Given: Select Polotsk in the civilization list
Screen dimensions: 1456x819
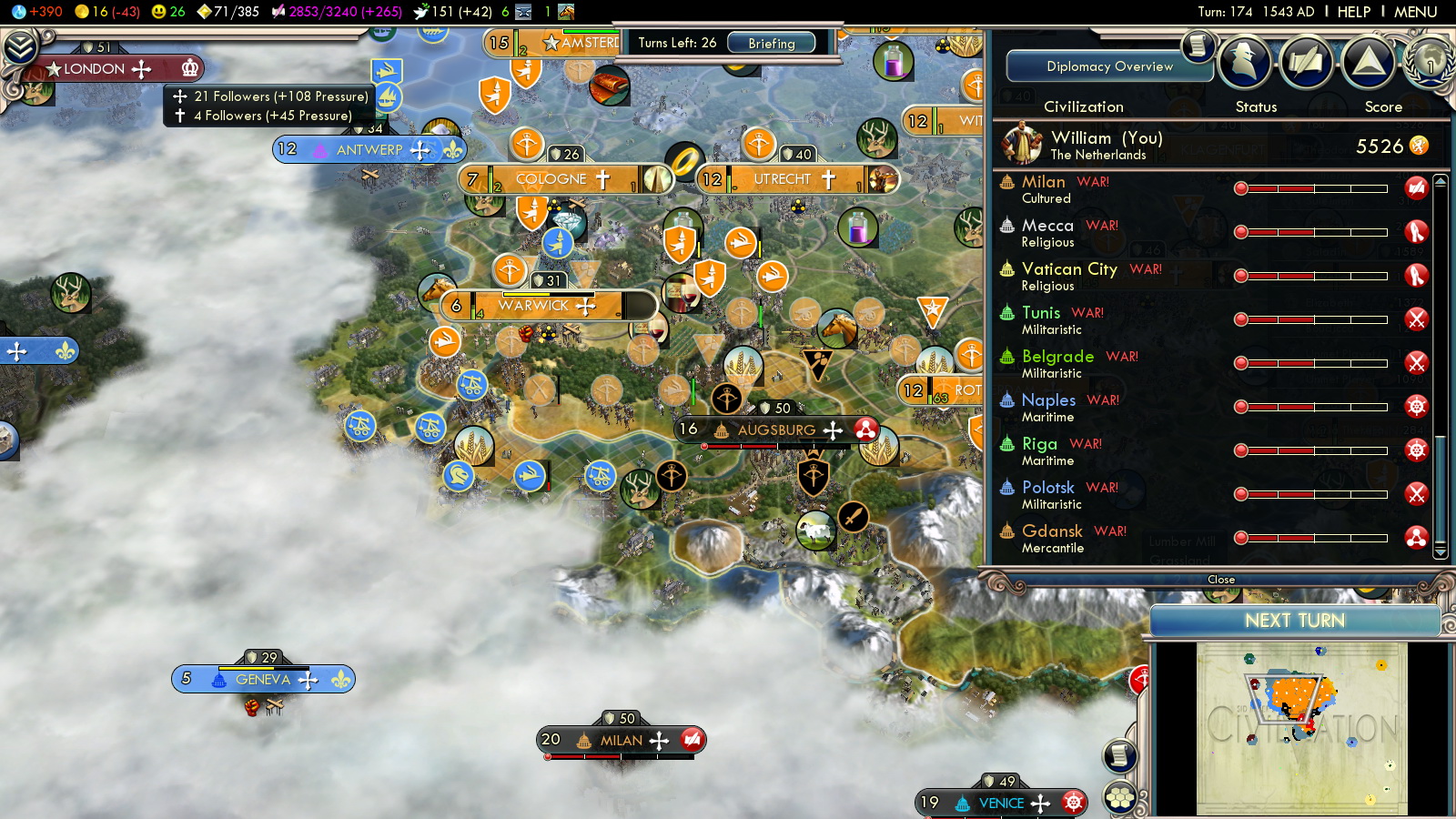Looking at the screenshot, I should tap(1047, 488).
